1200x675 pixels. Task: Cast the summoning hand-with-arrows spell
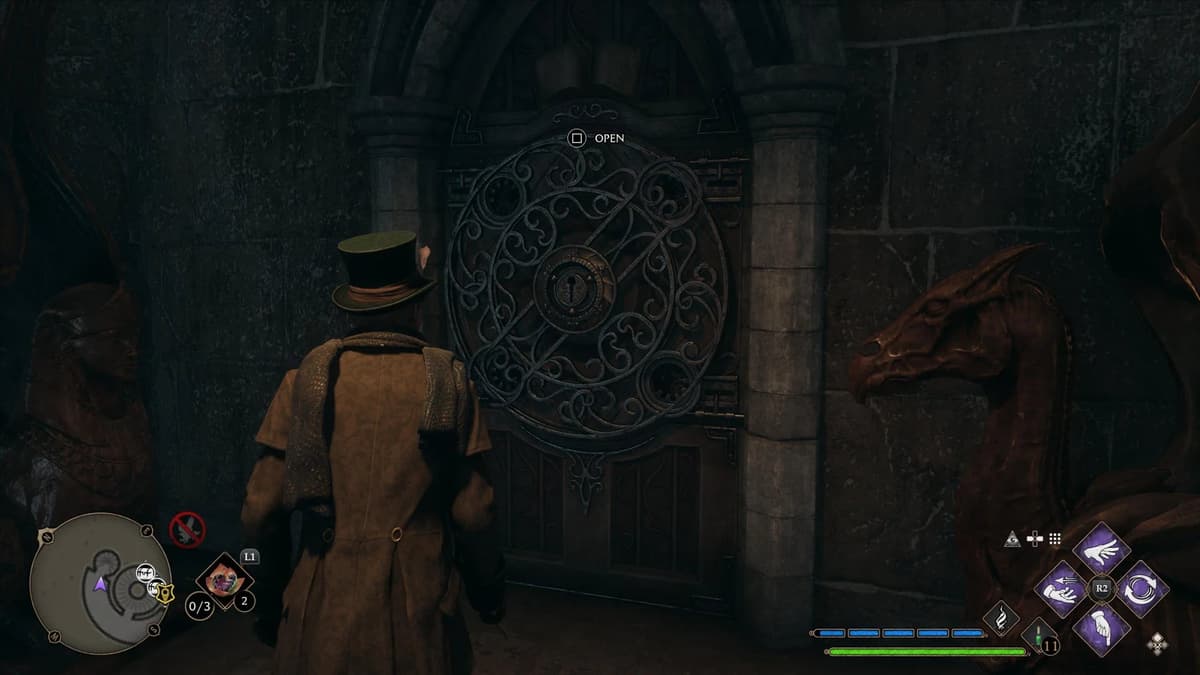point(1061,589)
